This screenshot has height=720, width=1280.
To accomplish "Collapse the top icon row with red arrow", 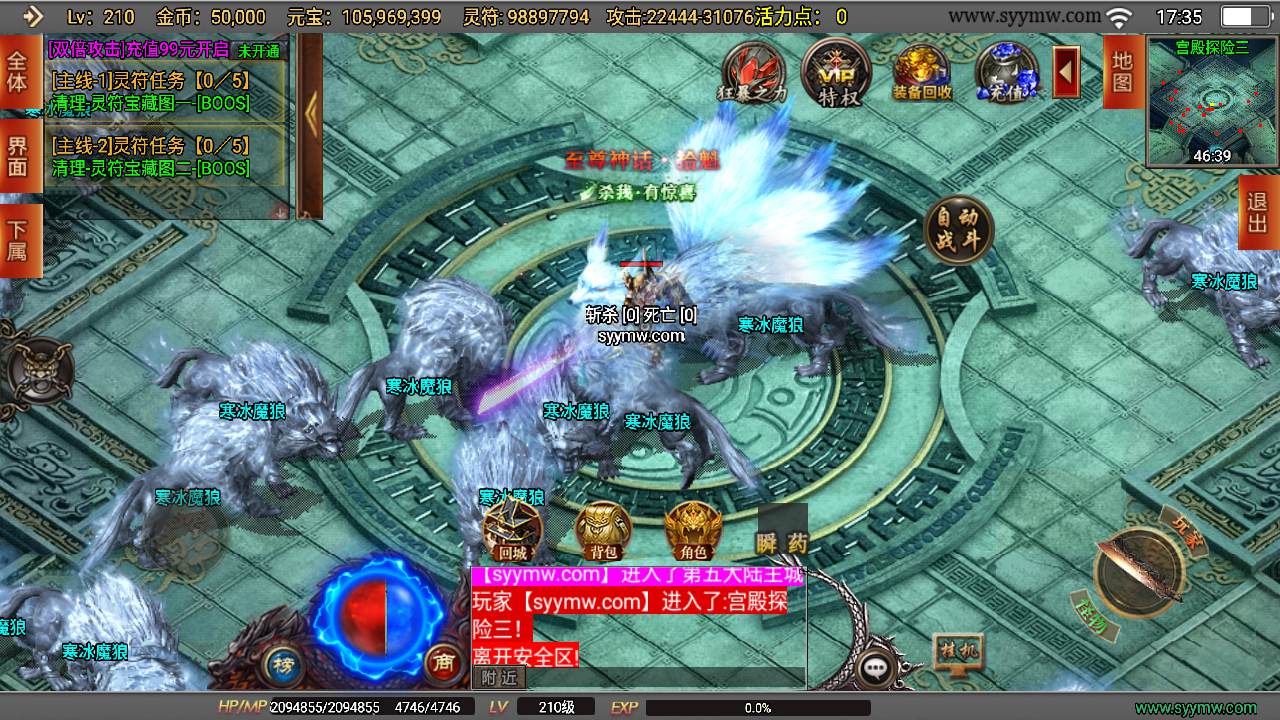I will click(1066, 72).
